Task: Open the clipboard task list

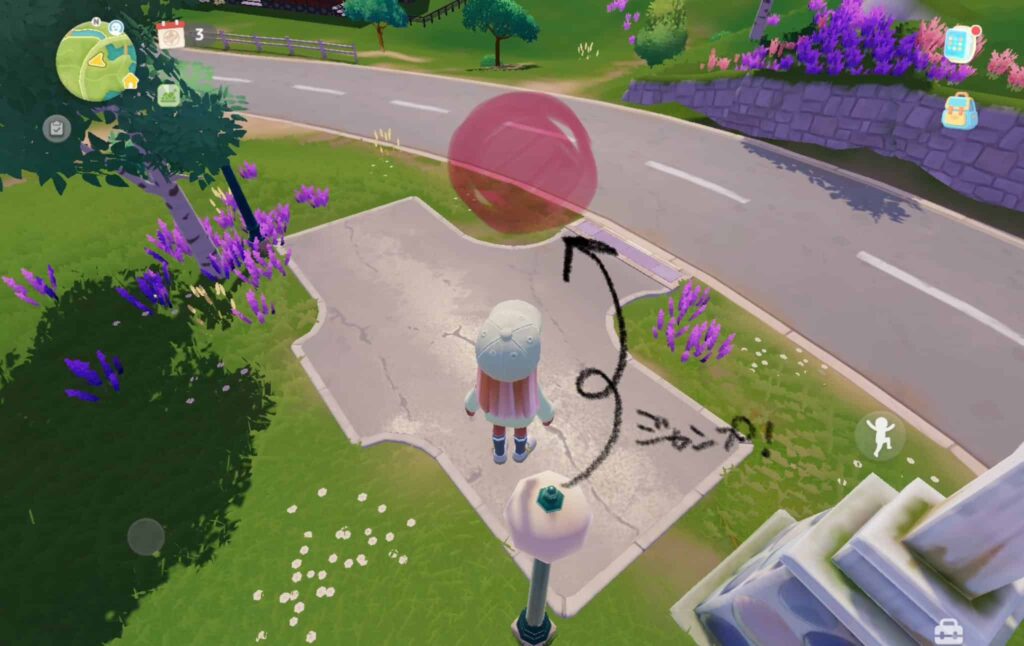Action: pos(56,128)
